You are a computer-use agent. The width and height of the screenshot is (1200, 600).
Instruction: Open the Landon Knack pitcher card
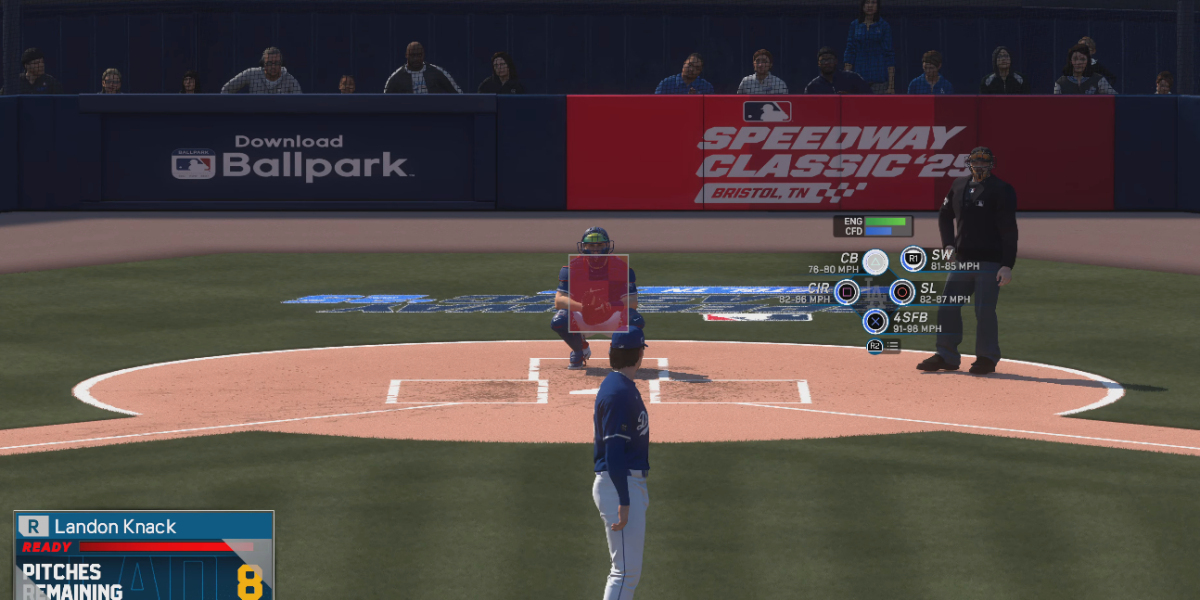[143, 526]
